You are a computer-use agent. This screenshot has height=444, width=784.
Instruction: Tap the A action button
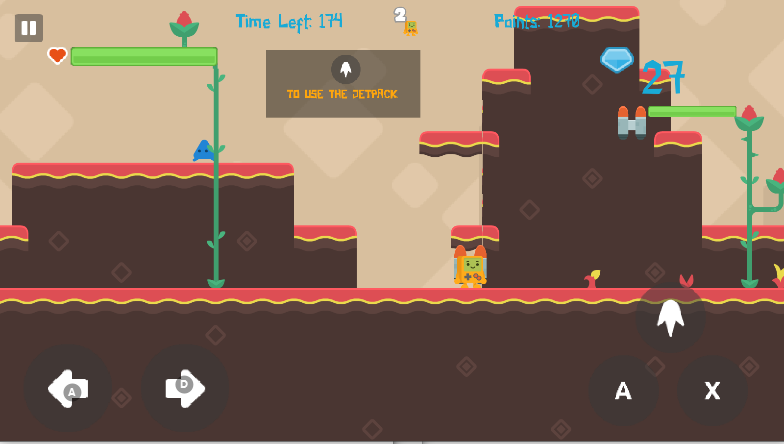[x=623, y=391]
